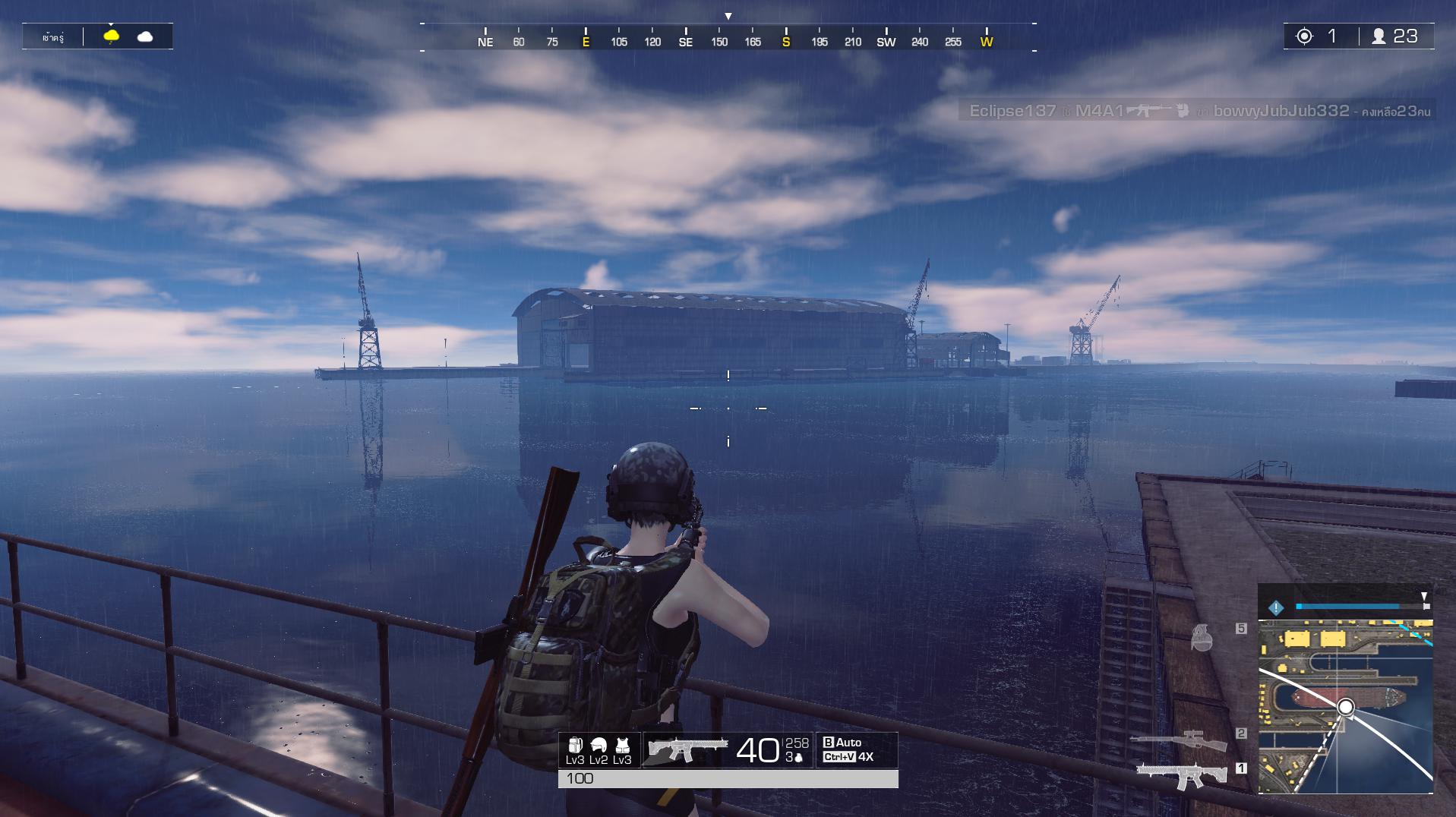Open the minimap

[1345, 707]
